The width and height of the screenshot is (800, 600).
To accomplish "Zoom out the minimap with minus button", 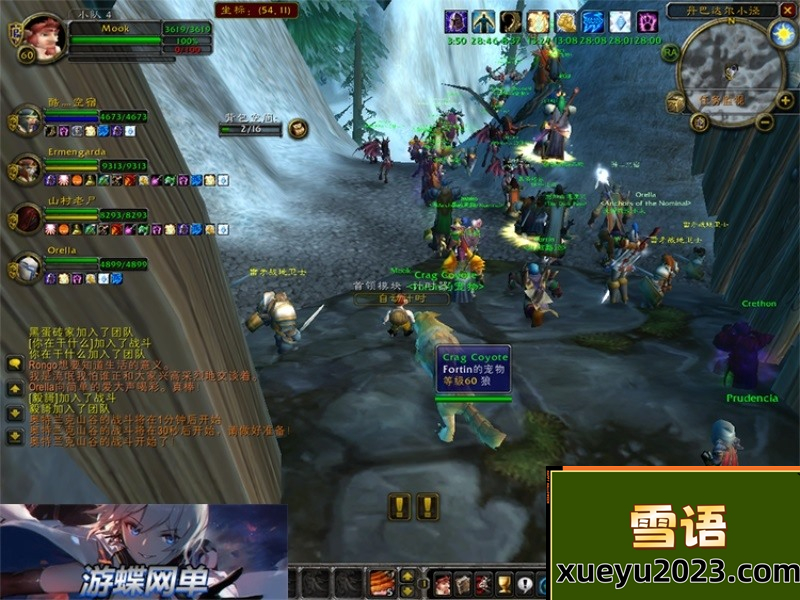I will pyautogui.click(x=765, y=123).
